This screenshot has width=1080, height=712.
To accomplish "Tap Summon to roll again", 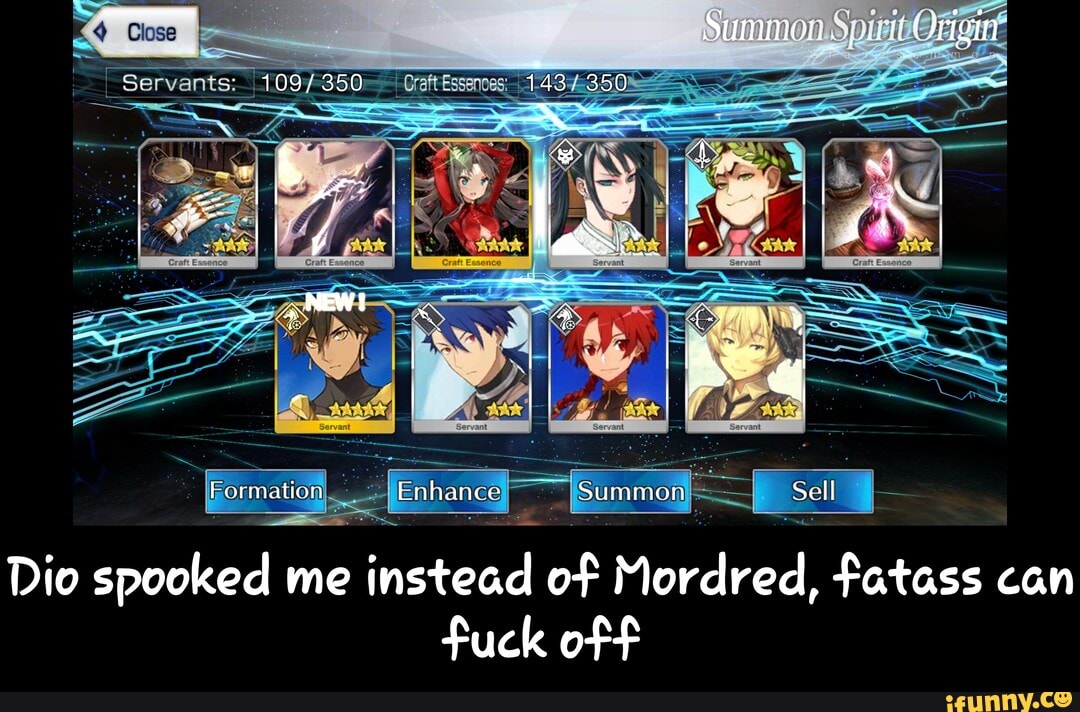I will 630,491.
